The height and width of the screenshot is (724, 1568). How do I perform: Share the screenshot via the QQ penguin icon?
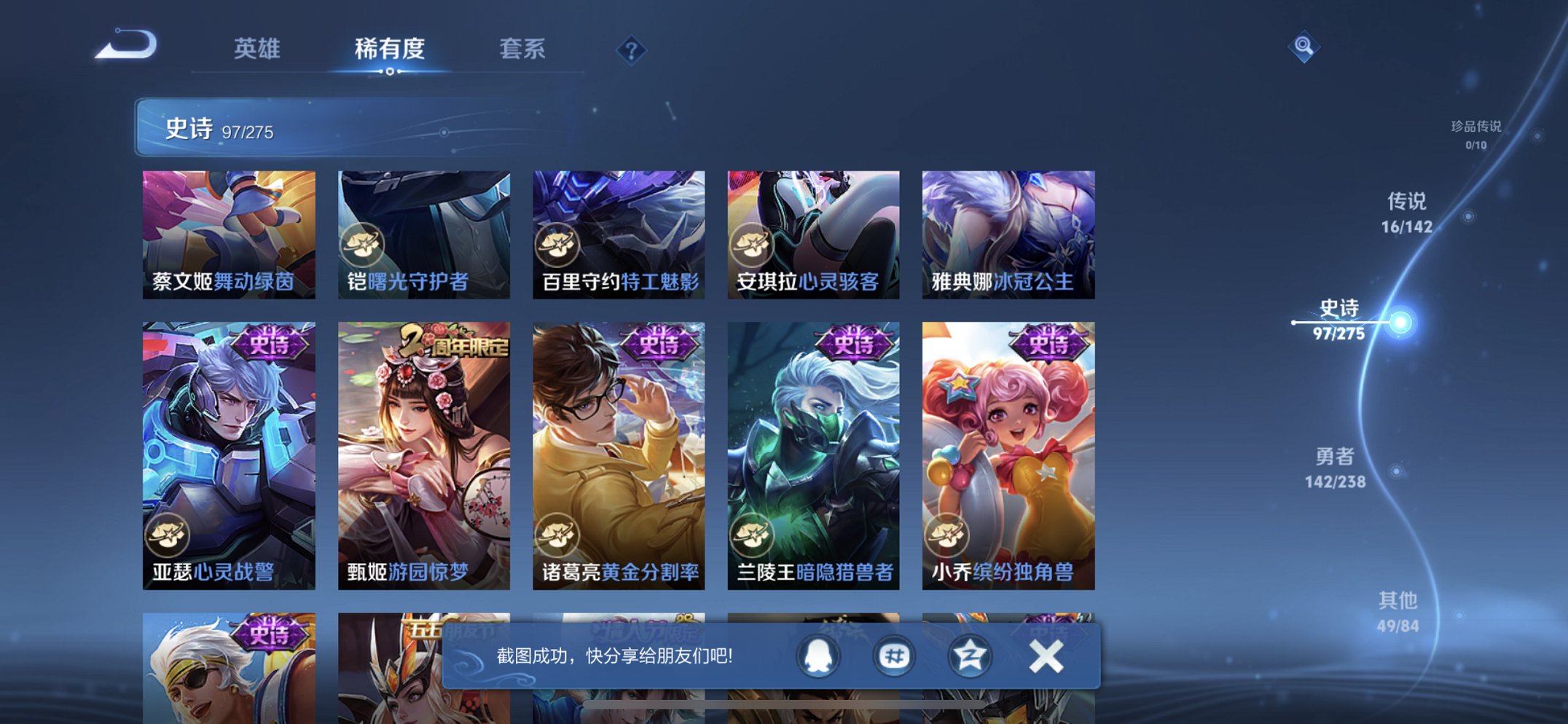[818, 655]
